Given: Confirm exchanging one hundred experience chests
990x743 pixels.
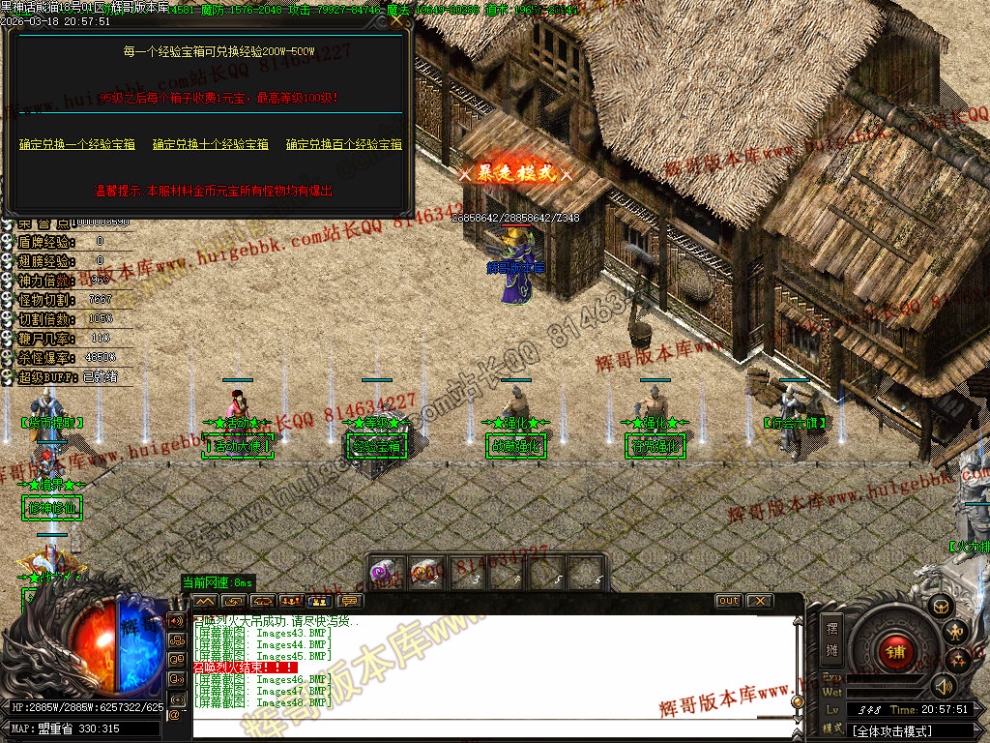Looking at the screenshot, I should [x=344, y=145].
